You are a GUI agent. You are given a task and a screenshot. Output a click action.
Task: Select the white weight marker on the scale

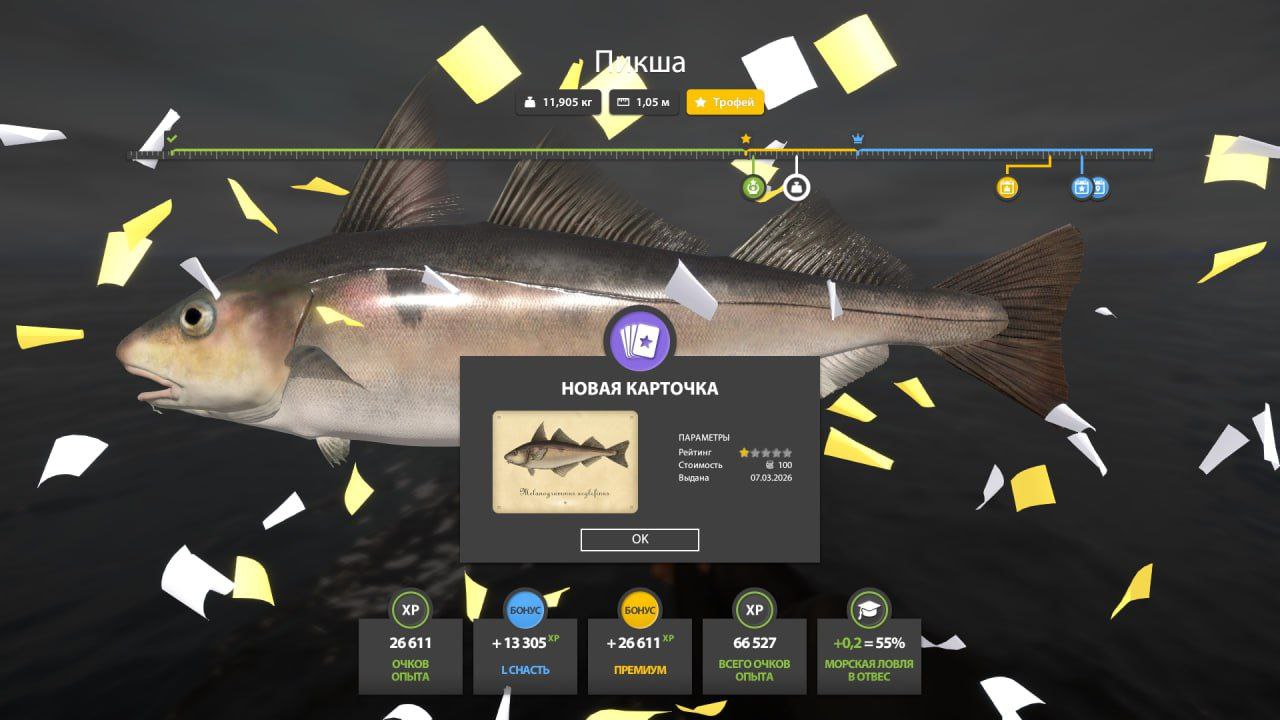(x=796, y=187)
